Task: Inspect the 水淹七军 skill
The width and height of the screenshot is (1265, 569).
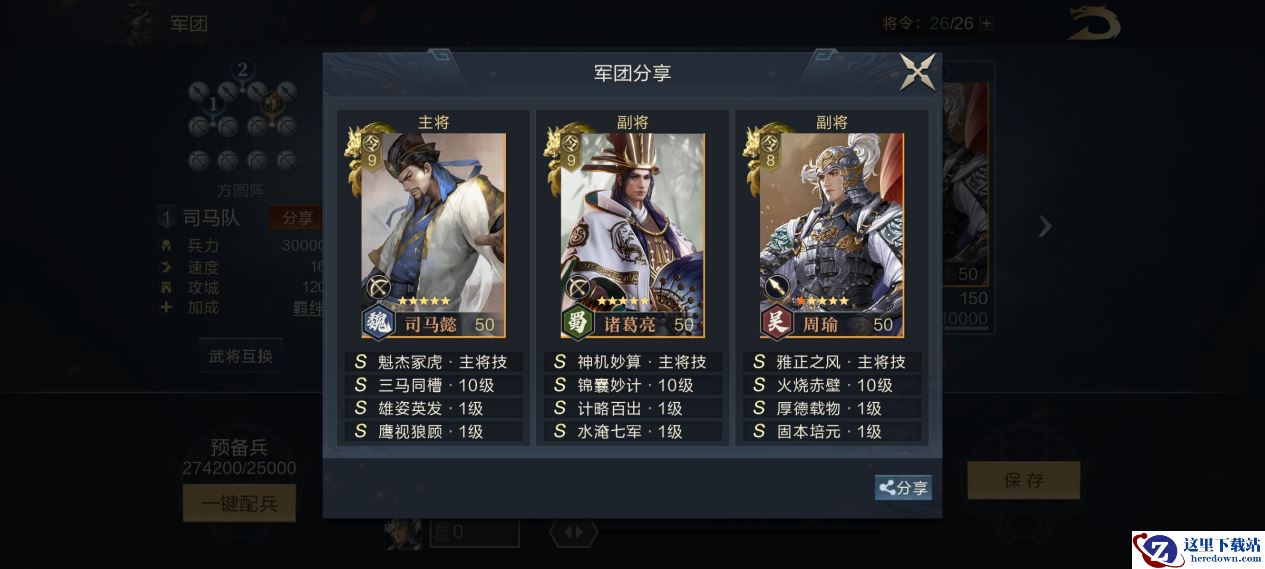Action: click(x=632, y=431)
